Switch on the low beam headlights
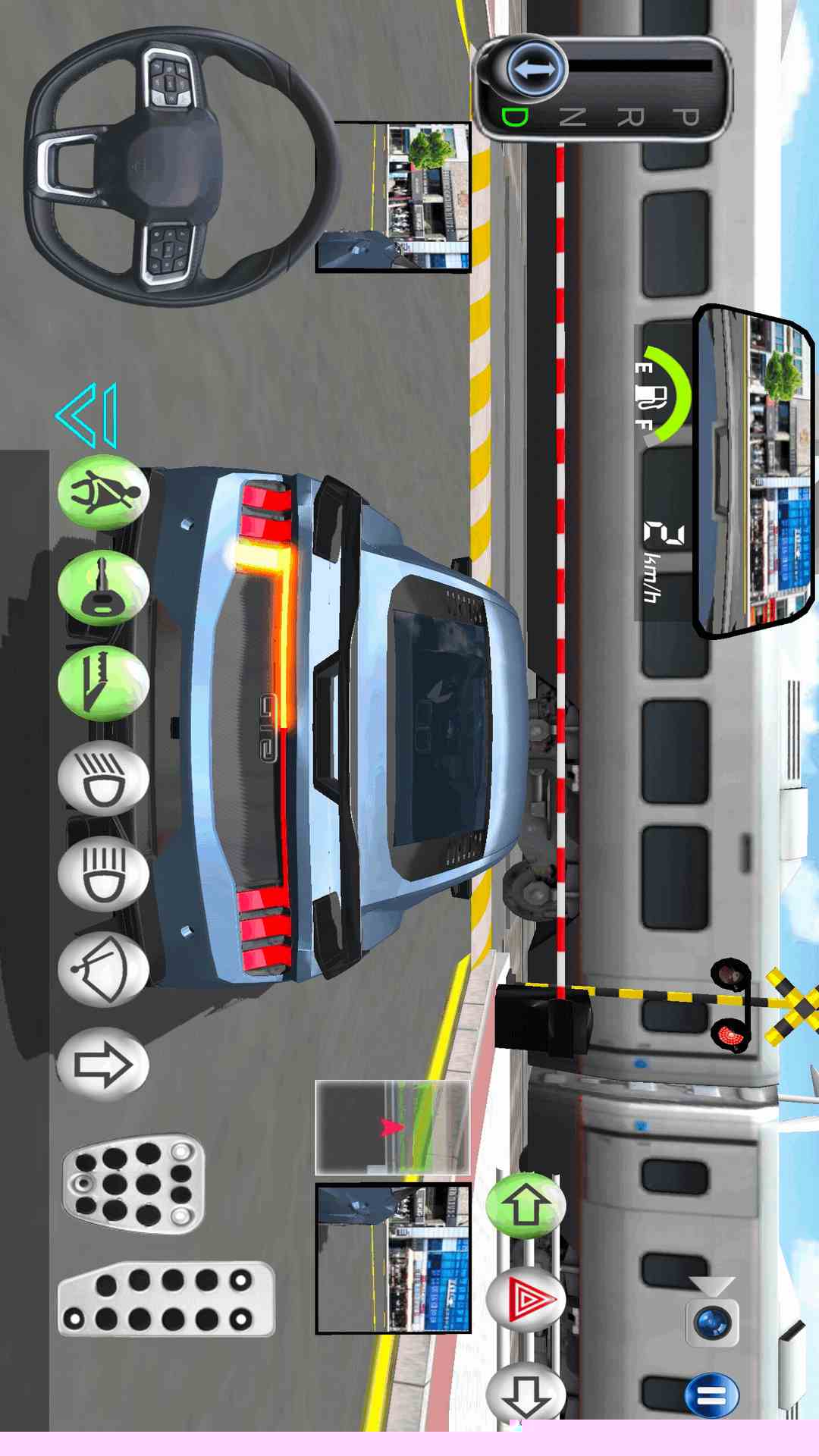819x1456 pixels. [x=103, y=778]
